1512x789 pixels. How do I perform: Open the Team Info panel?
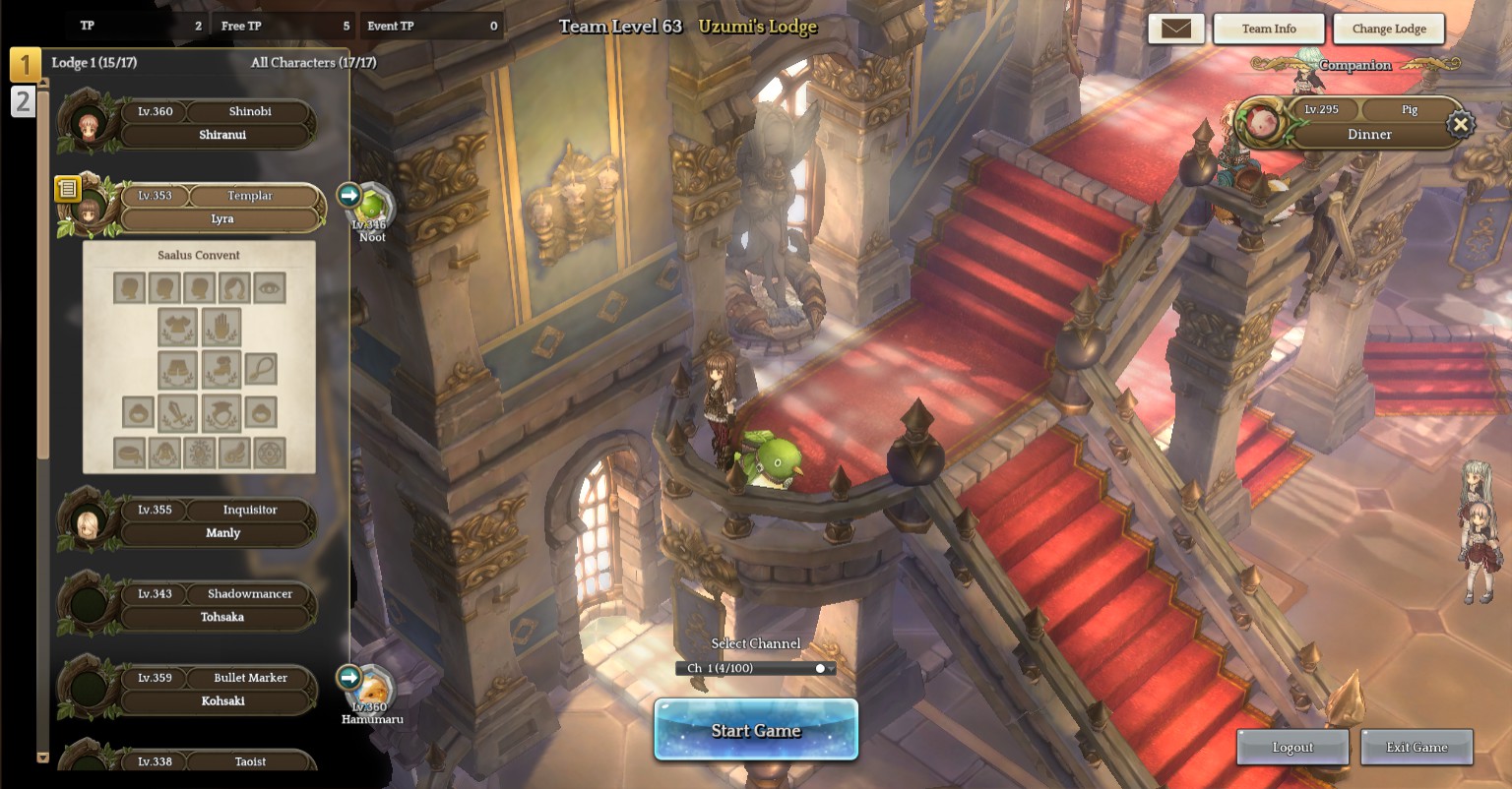click(x=1268, y=29)
